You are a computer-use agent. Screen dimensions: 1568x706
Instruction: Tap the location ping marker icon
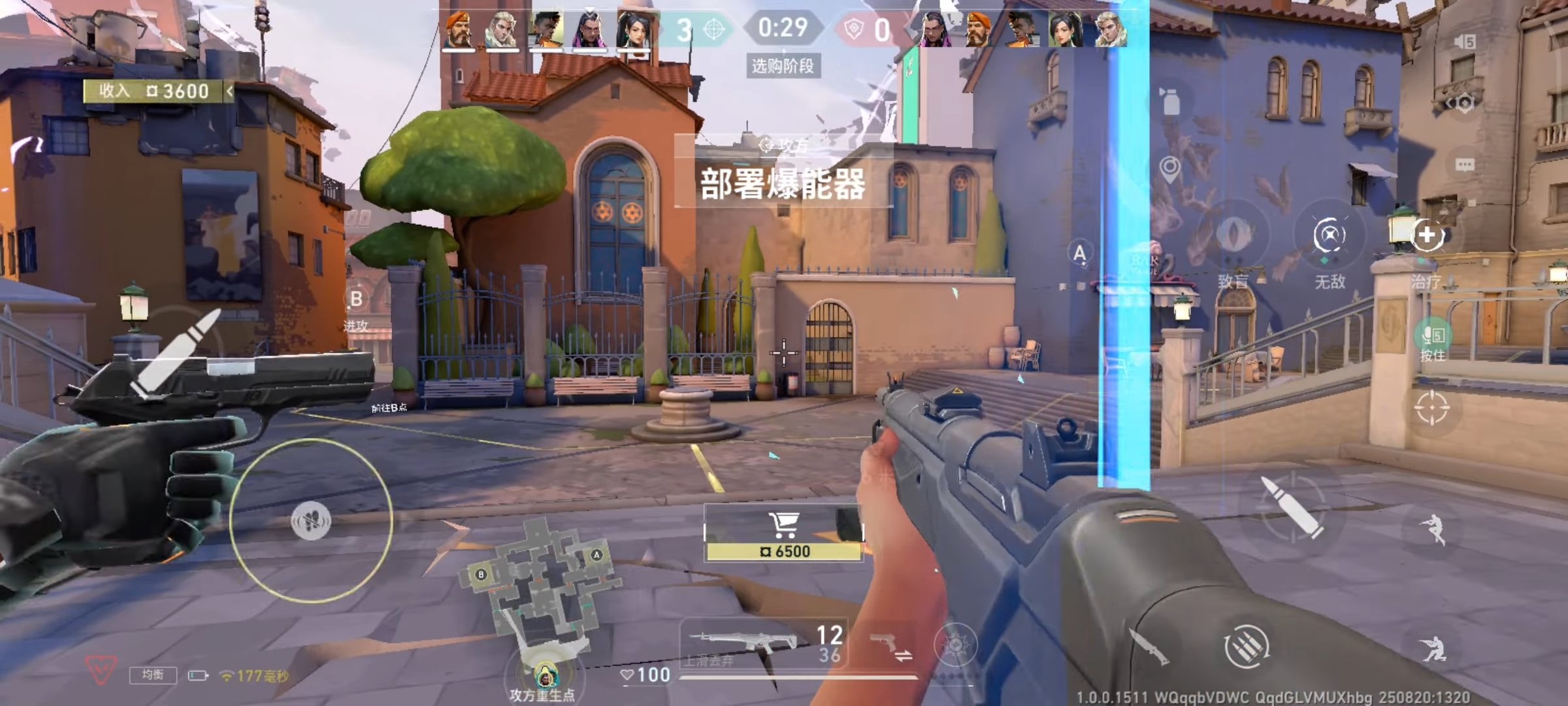point(1171,167)
